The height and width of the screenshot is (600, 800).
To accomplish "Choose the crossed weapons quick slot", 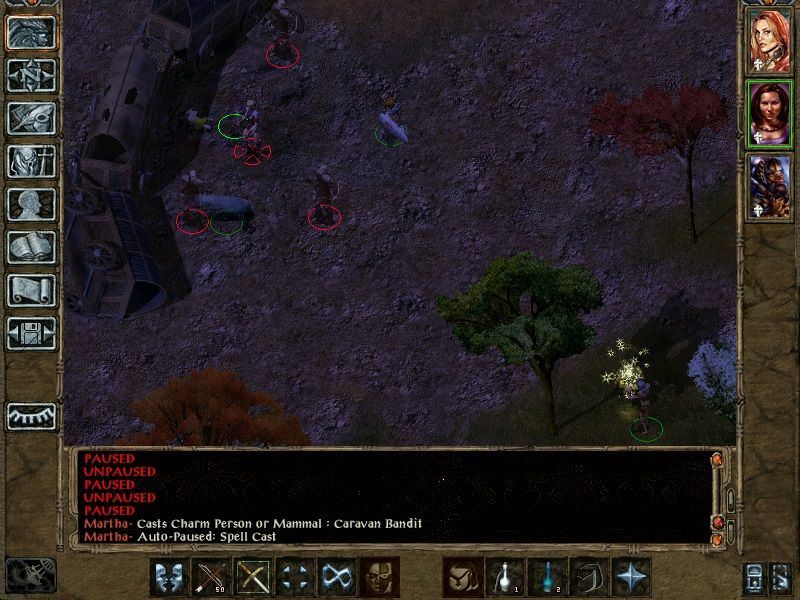I will click(254, 577).
